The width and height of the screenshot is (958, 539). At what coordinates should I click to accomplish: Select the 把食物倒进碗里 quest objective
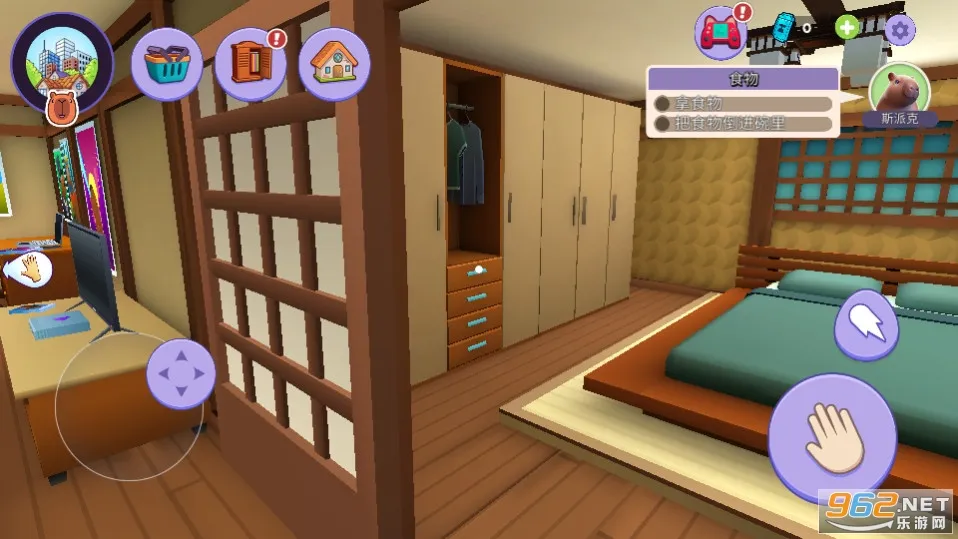coord(743,125)
